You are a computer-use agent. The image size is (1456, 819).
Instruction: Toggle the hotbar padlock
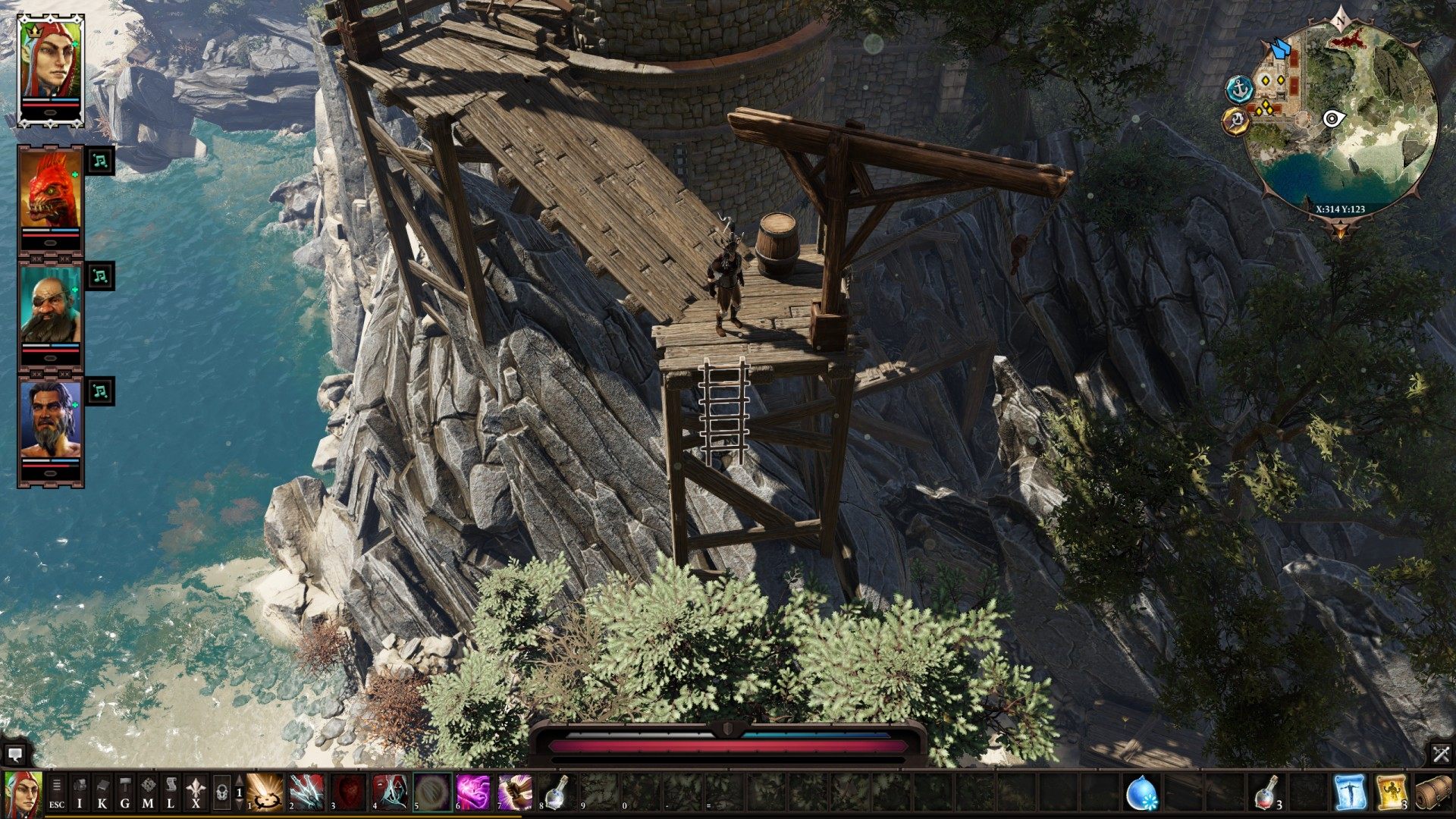(x=221, y=794)
